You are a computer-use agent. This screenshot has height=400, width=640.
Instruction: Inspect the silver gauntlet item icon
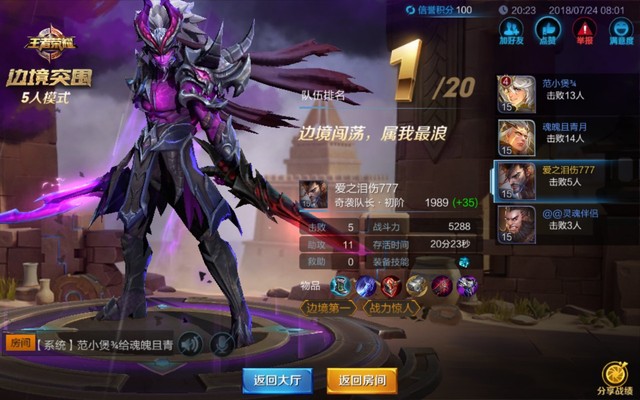tap(417, 287)
